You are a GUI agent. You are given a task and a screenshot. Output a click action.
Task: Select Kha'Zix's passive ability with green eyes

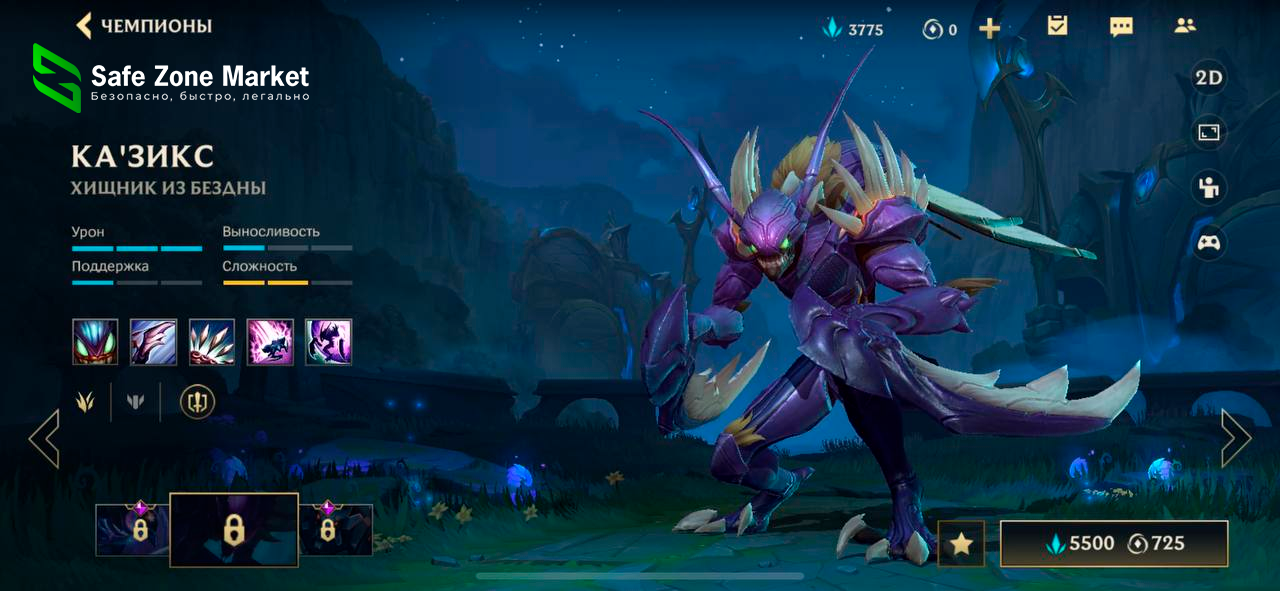(x=95, y=342)
